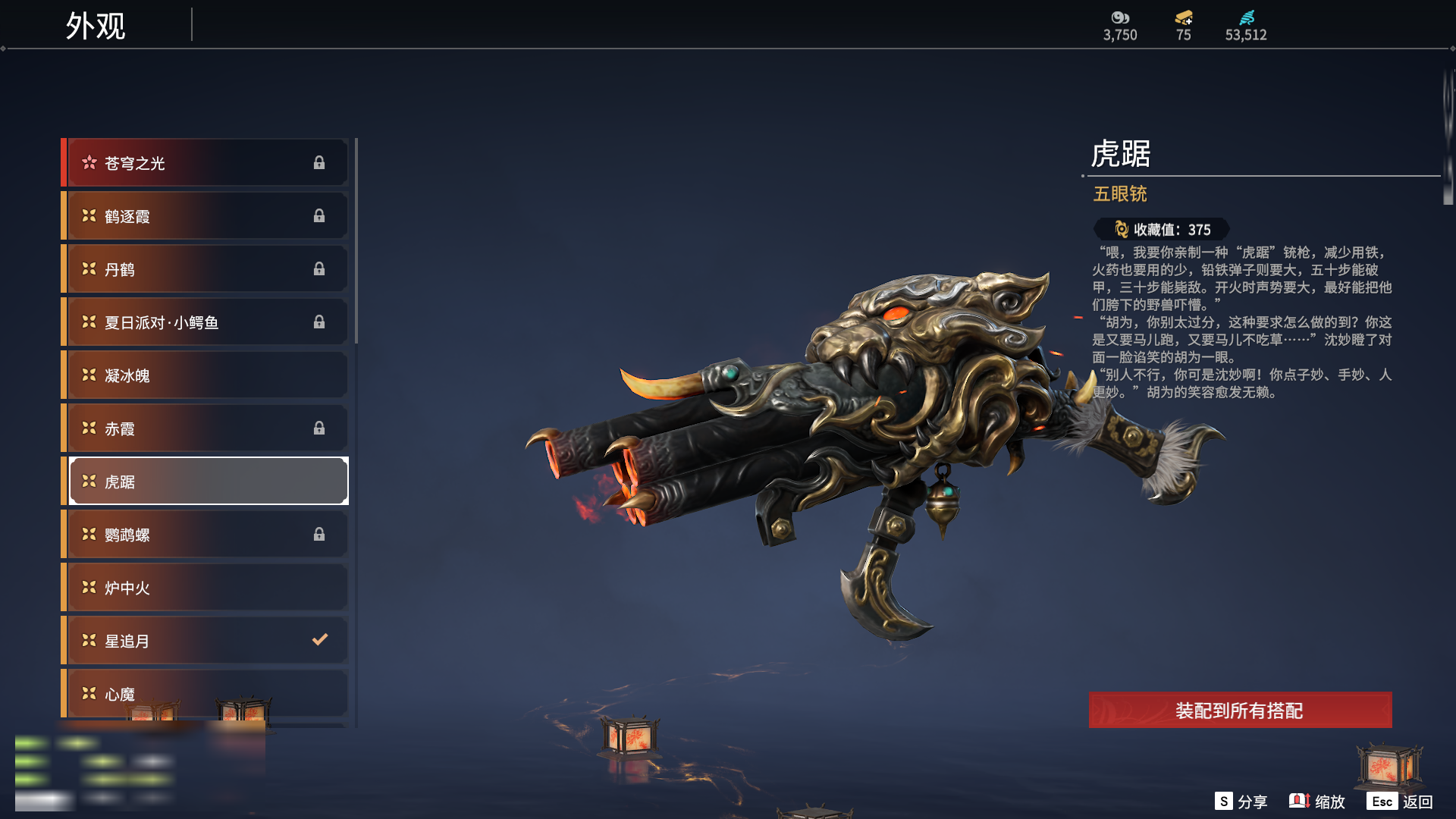Click the gold ingot currency icon

point(1184,17)
